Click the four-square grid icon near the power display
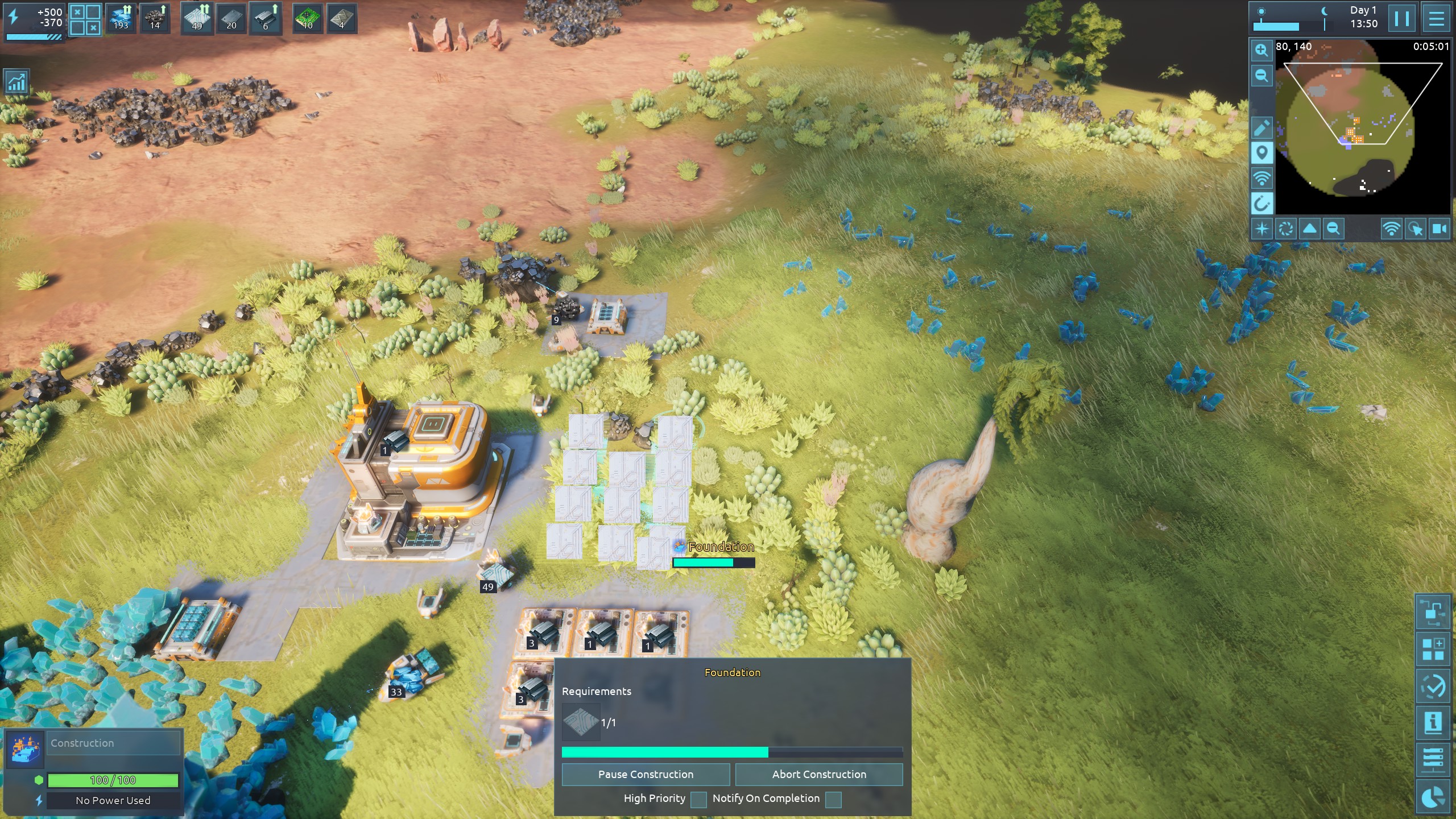Screen dimensions: 1456x819 pyautogui.click(x=85, y=20)
